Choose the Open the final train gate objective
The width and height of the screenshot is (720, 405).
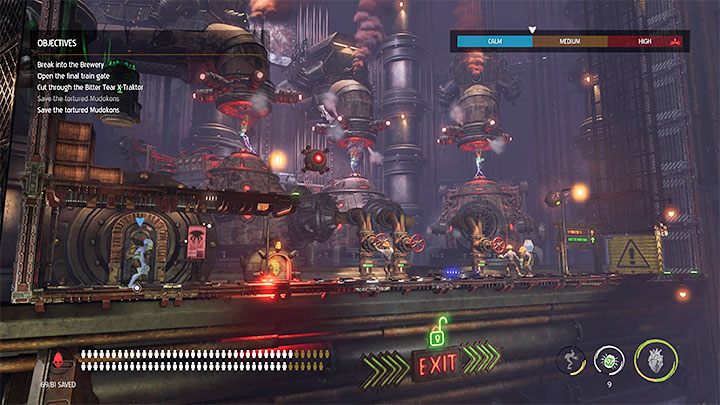79,73
